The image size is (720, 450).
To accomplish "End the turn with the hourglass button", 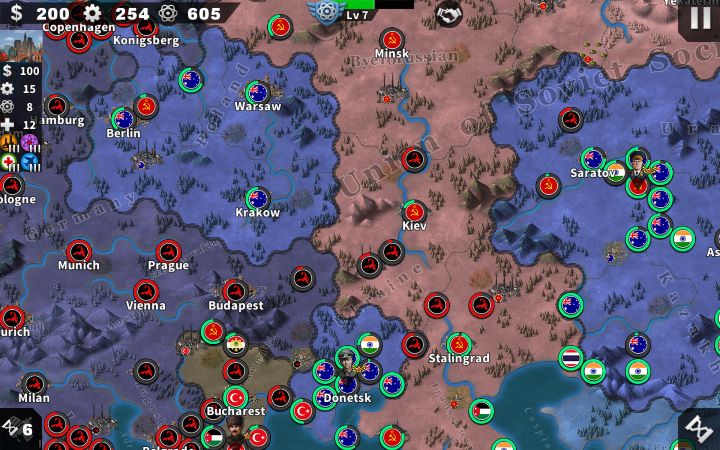I will [697, 428].
